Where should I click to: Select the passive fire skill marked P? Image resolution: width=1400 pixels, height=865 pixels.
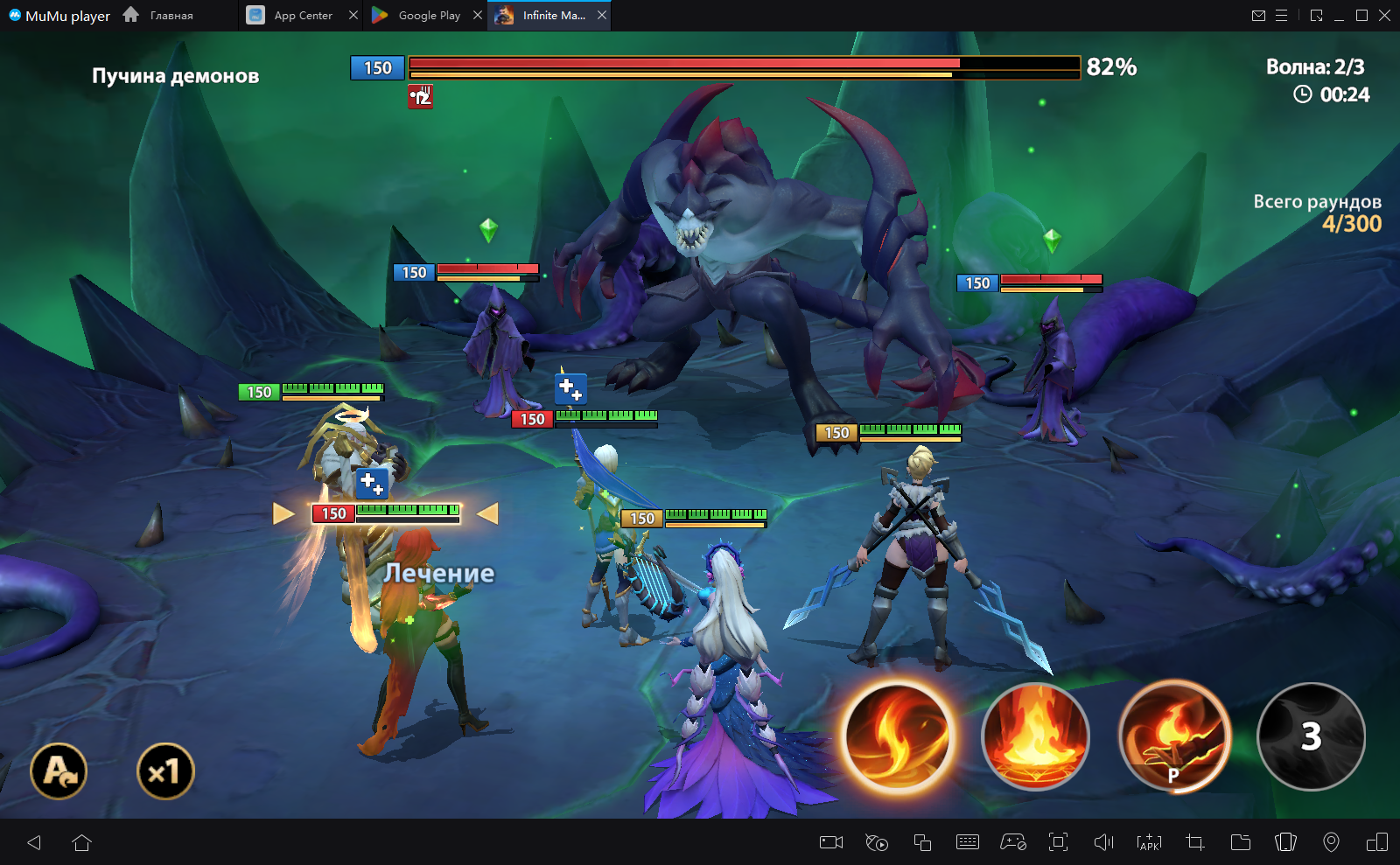[x=1173, y=736]
